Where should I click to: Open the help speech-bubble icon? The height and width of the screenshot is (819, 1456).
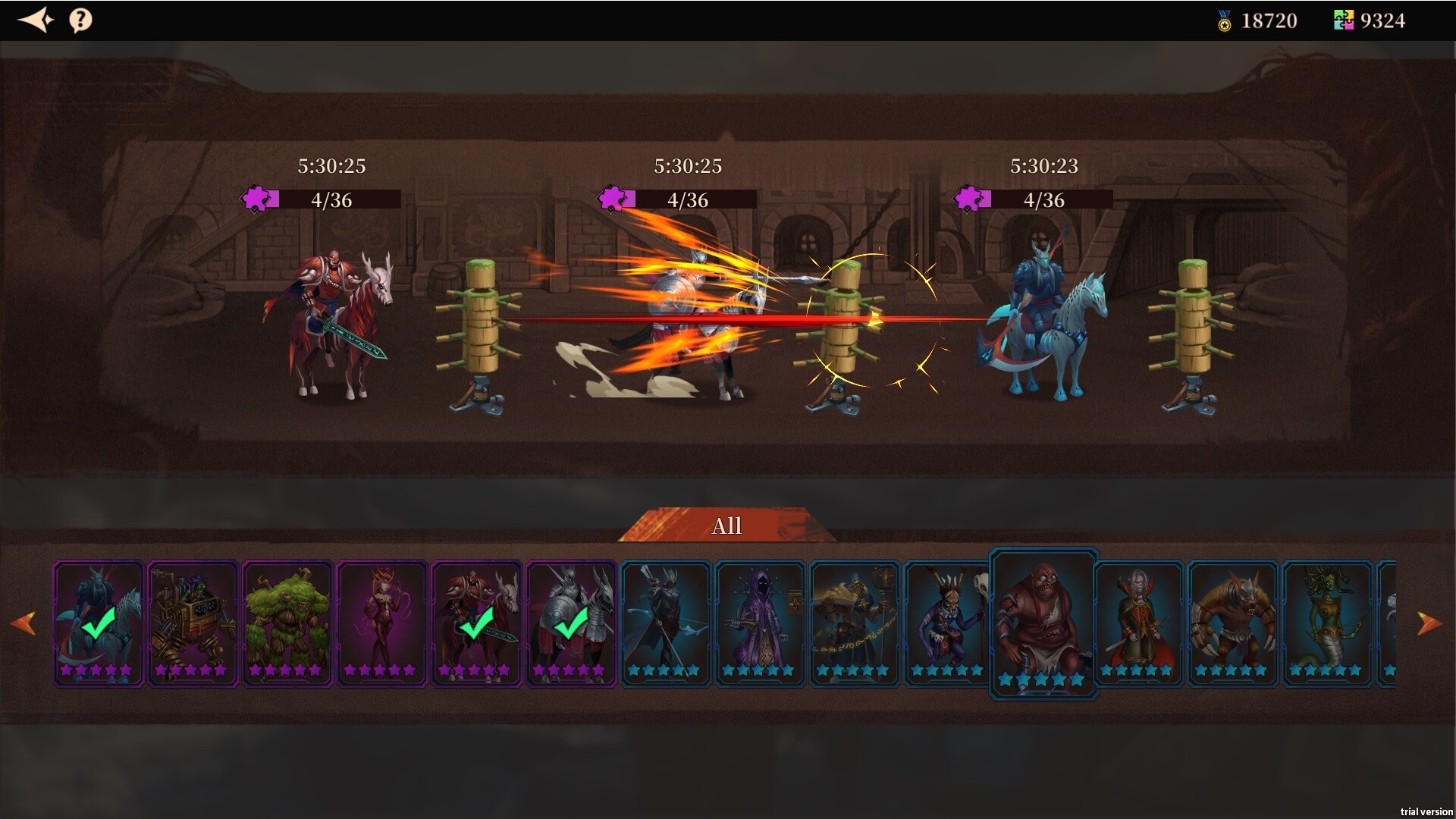[80, 20]
